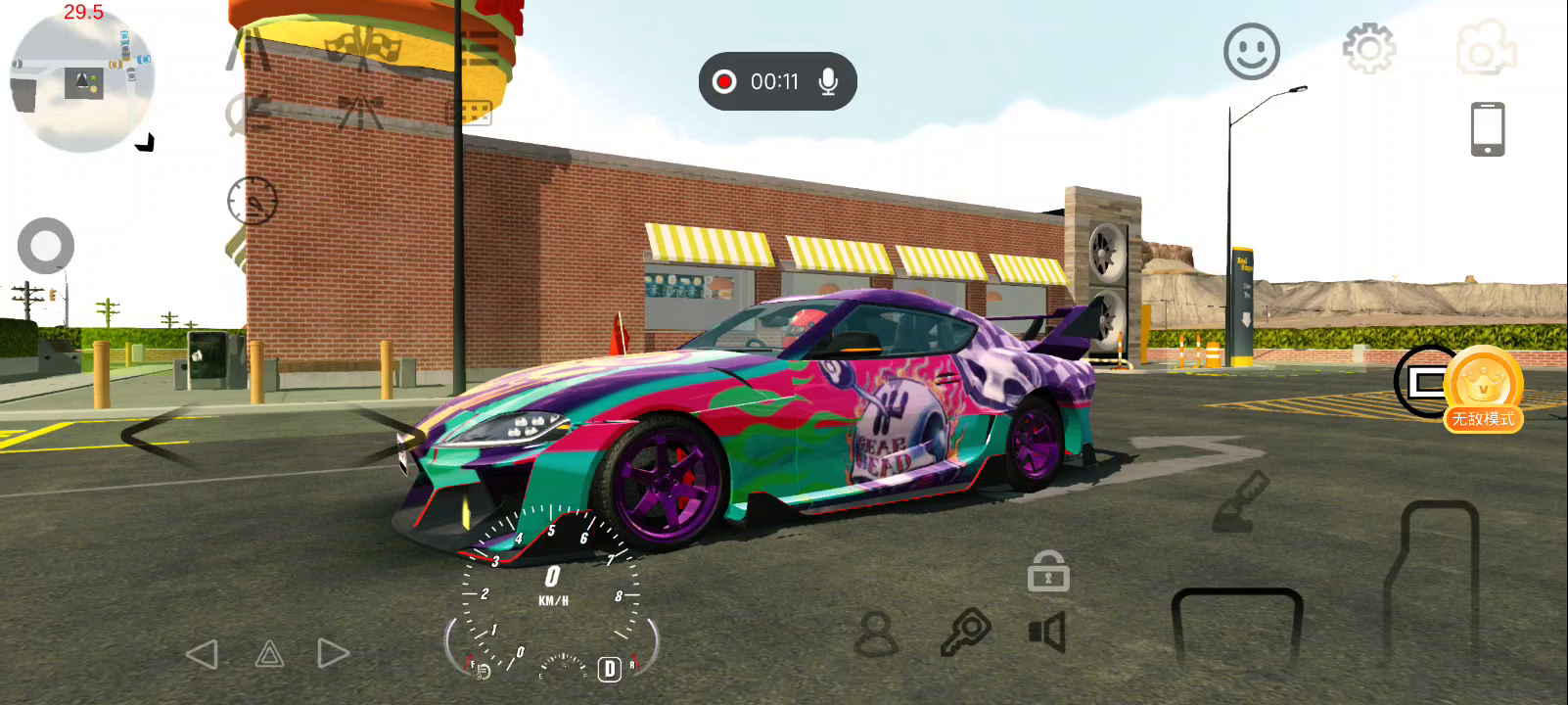The height and width of the screenshot is (705, 1568).
Task: Toggle the car door lock padlock
Action: 1047,571
